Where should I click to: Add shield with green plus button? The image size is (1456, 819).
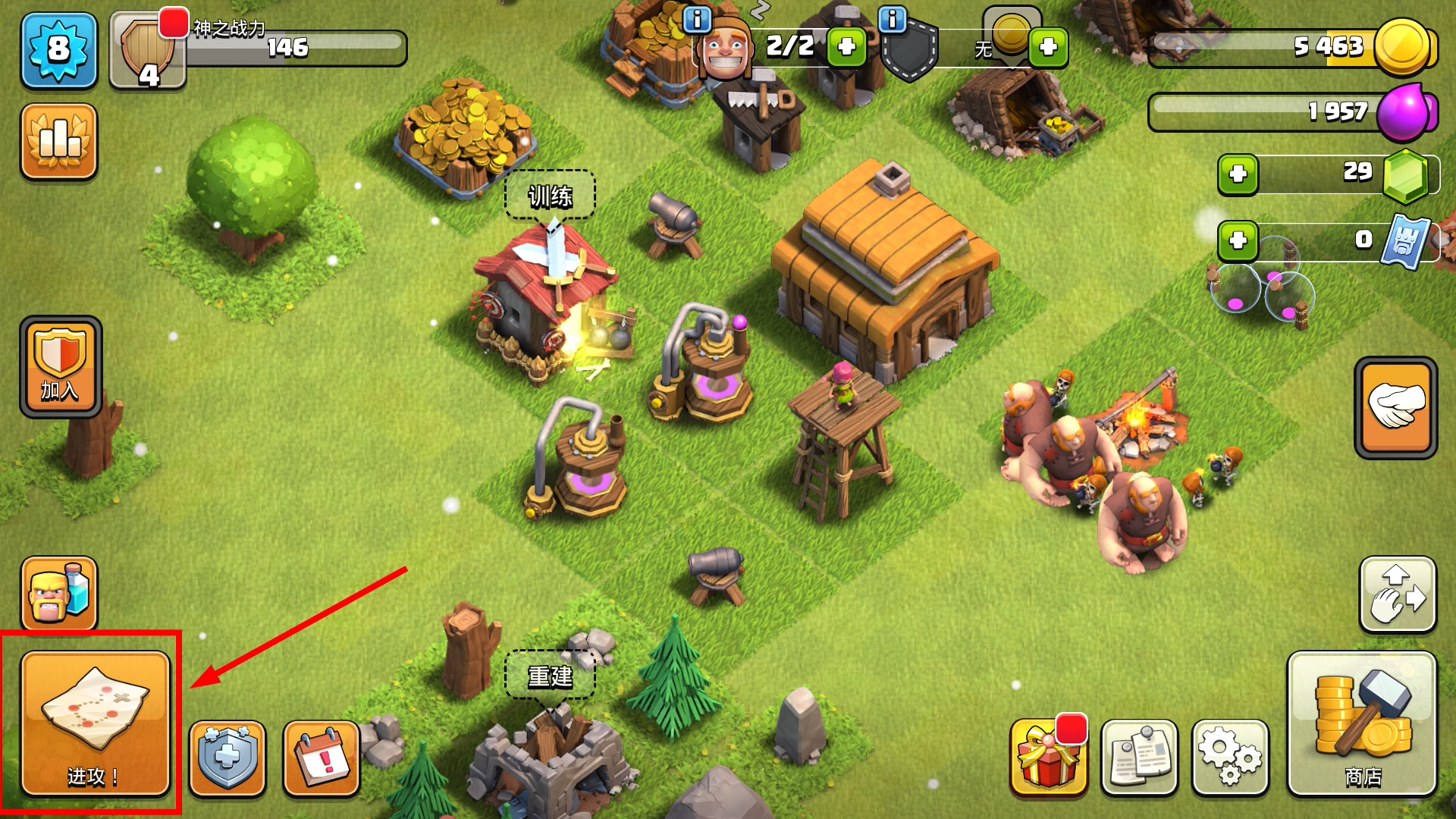coord(1048,47)
